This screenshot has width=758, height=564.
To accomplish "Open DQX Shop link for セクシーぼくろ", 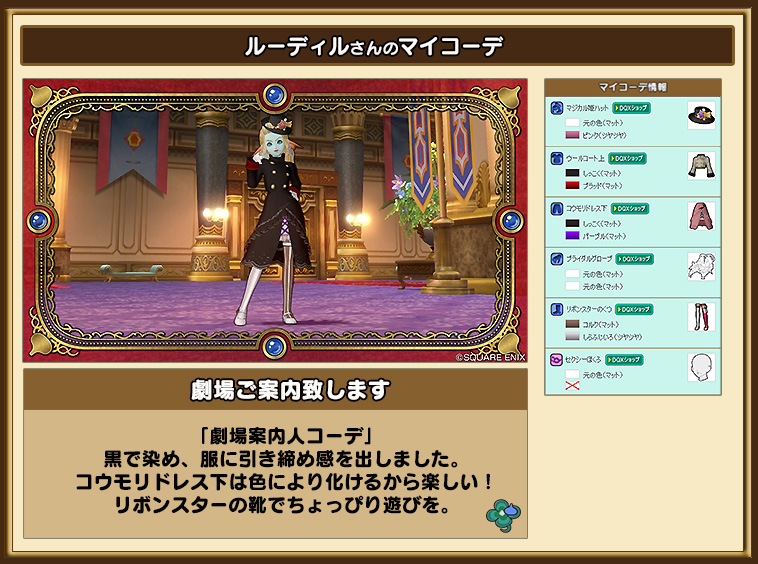I will pyautogui.click(x=624, y=359).
